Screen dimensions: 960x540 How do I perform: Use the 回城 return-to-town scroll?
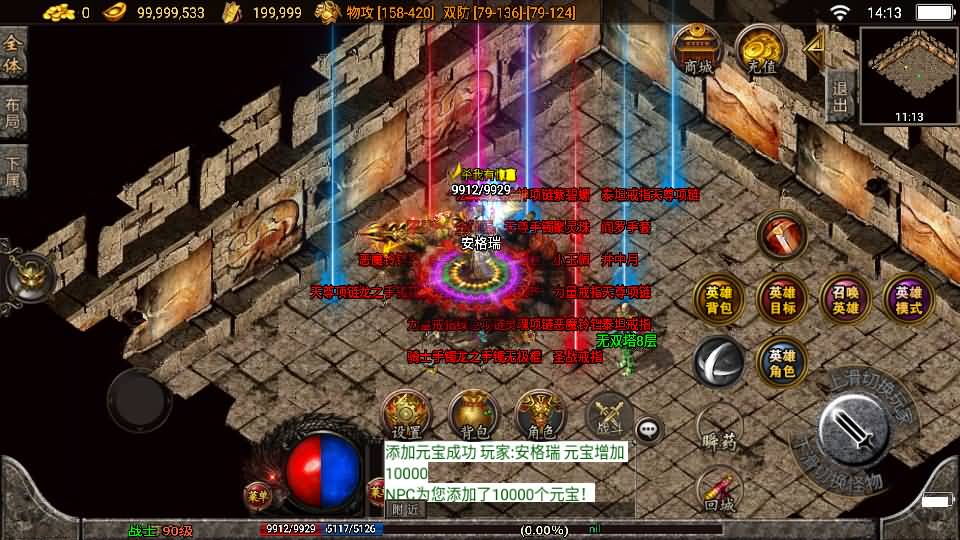(719, 490)
